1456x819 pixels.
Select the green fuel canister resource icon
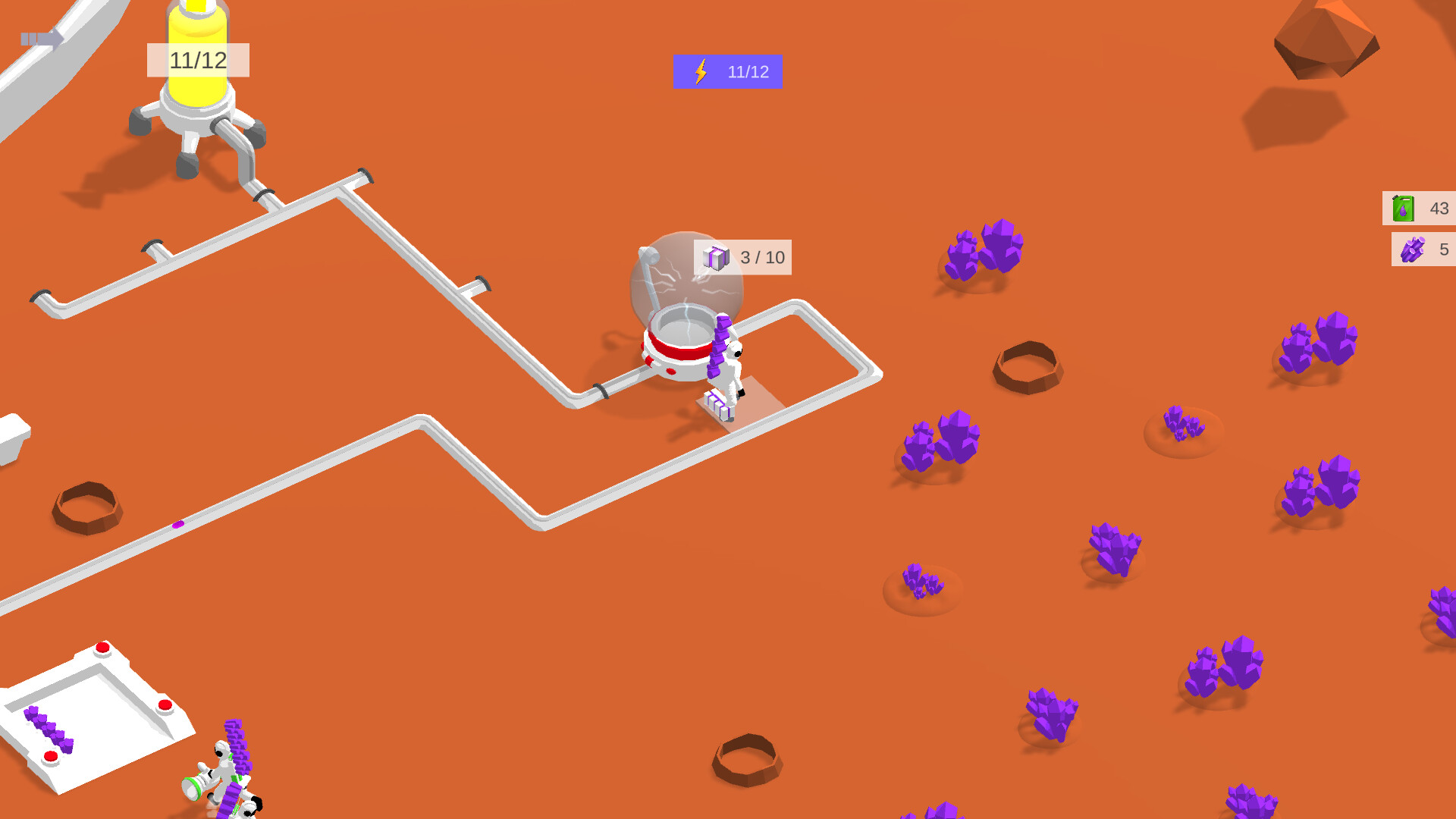(1402, 207)
